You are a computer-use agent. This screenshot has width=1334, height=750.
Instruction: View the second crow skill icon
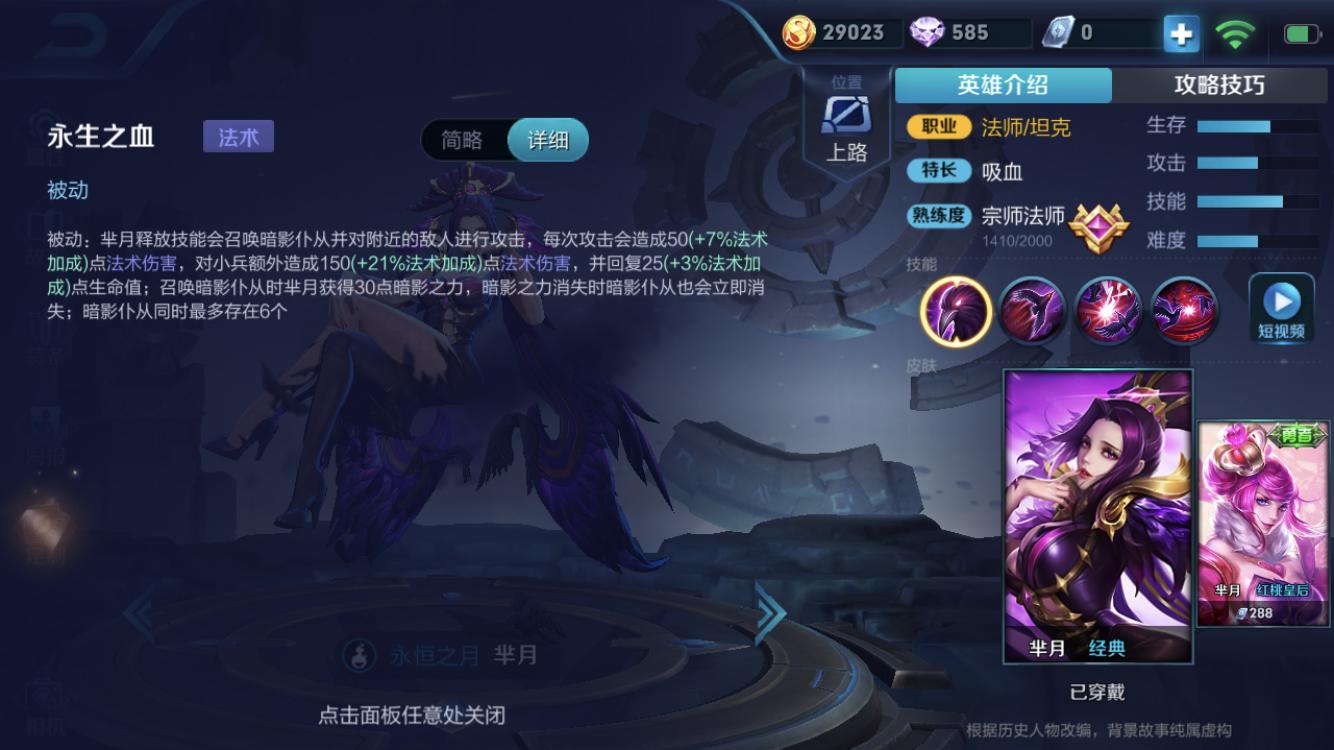point(1032,311)
